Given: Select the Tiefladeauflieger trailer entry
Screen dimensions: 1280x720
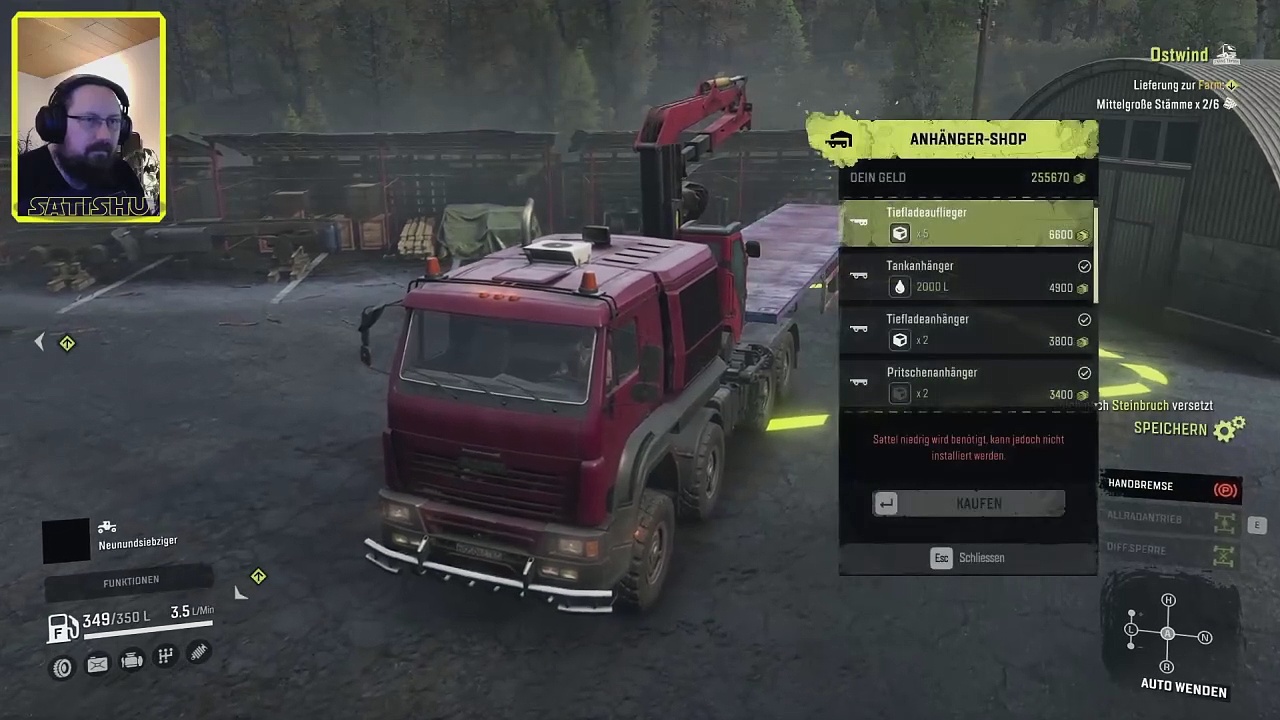Looking at the screenshot, I should (966, 223).
